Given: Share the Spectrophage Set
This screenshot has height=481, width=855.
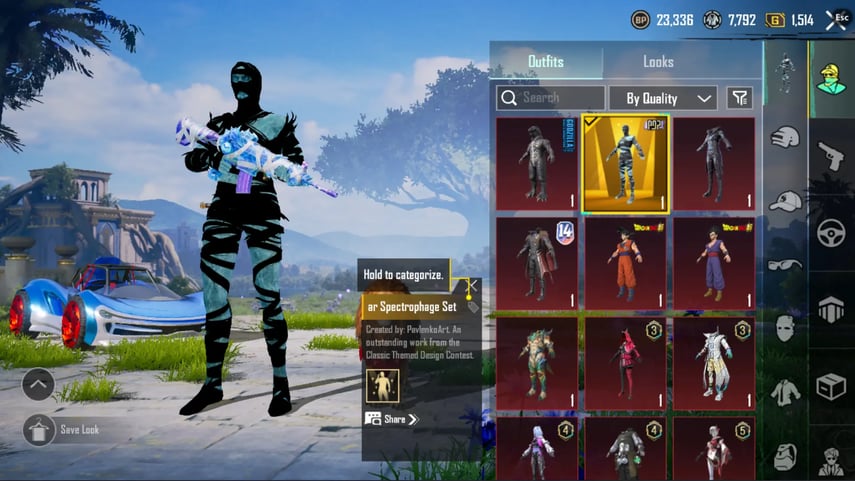Looking at the screenshot, I should pyautogui.click(x=391, y=419).
